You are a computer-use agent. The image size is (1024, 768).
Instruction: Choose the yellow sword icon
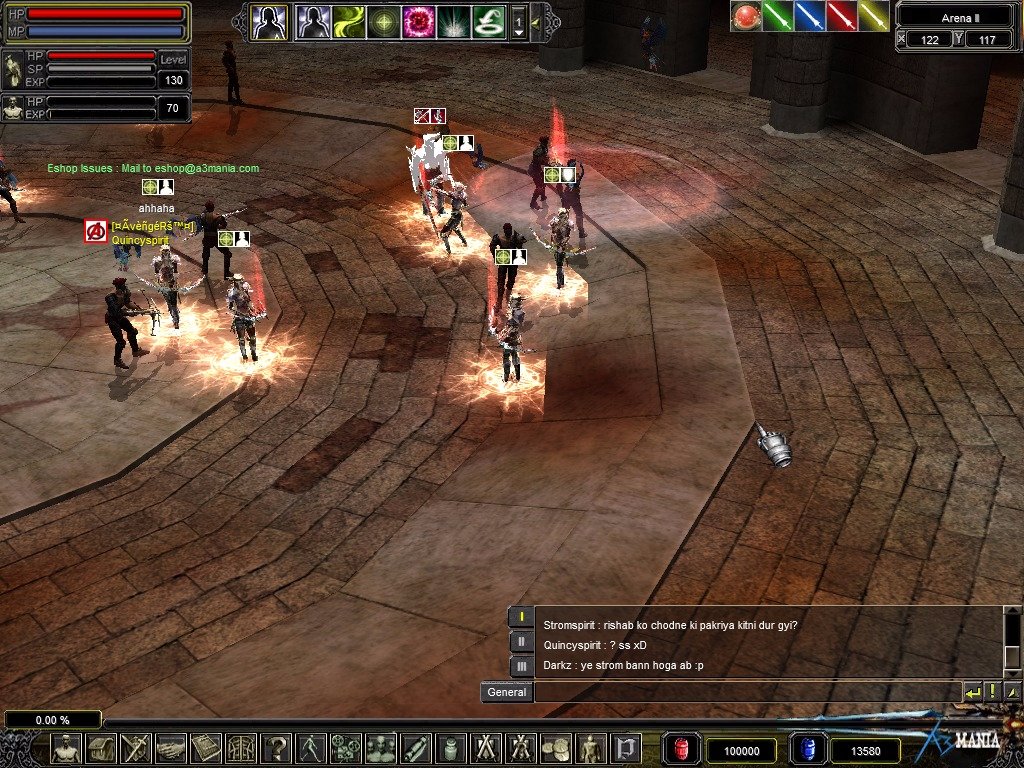[874, 16]
